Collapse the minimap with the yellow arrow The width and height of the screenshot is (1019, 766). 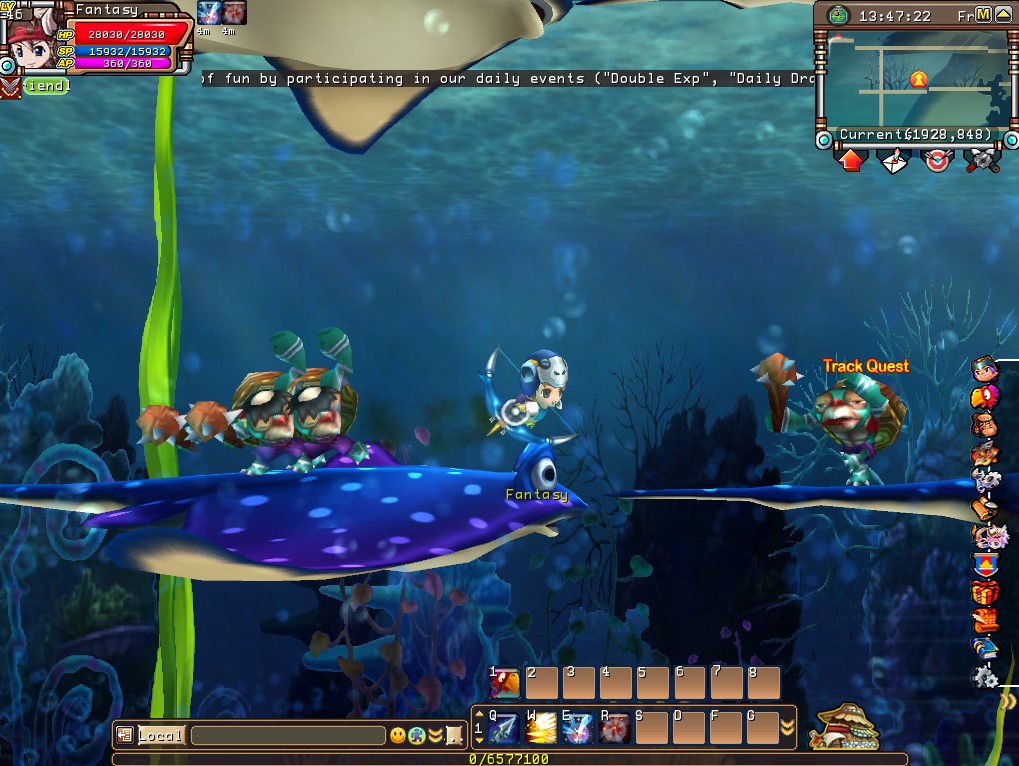point(1003,14)
